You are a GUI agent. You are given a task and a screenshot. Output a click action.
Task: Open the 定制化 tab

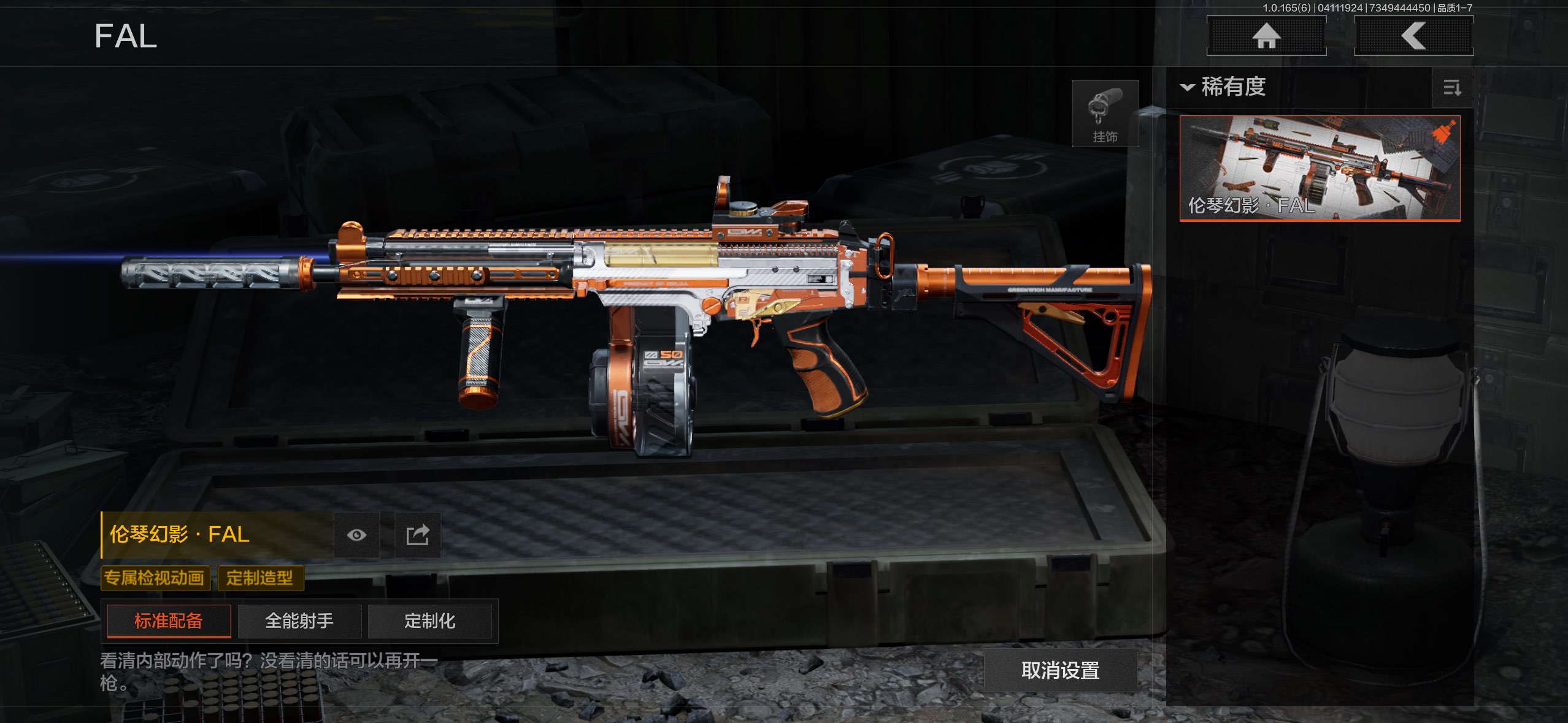pos(429,621)
